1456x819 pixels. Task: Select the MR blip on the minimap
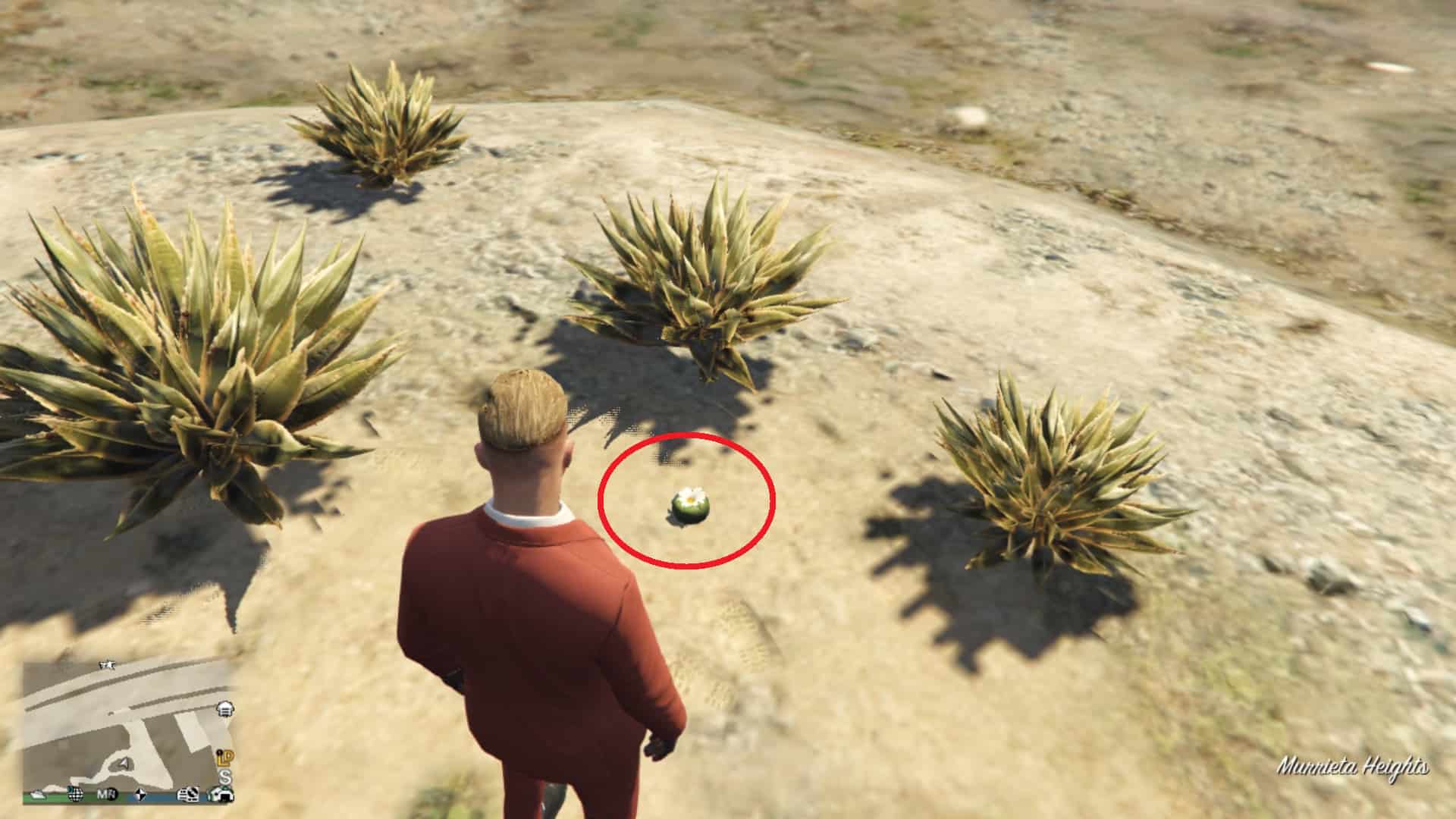[107, 795]
